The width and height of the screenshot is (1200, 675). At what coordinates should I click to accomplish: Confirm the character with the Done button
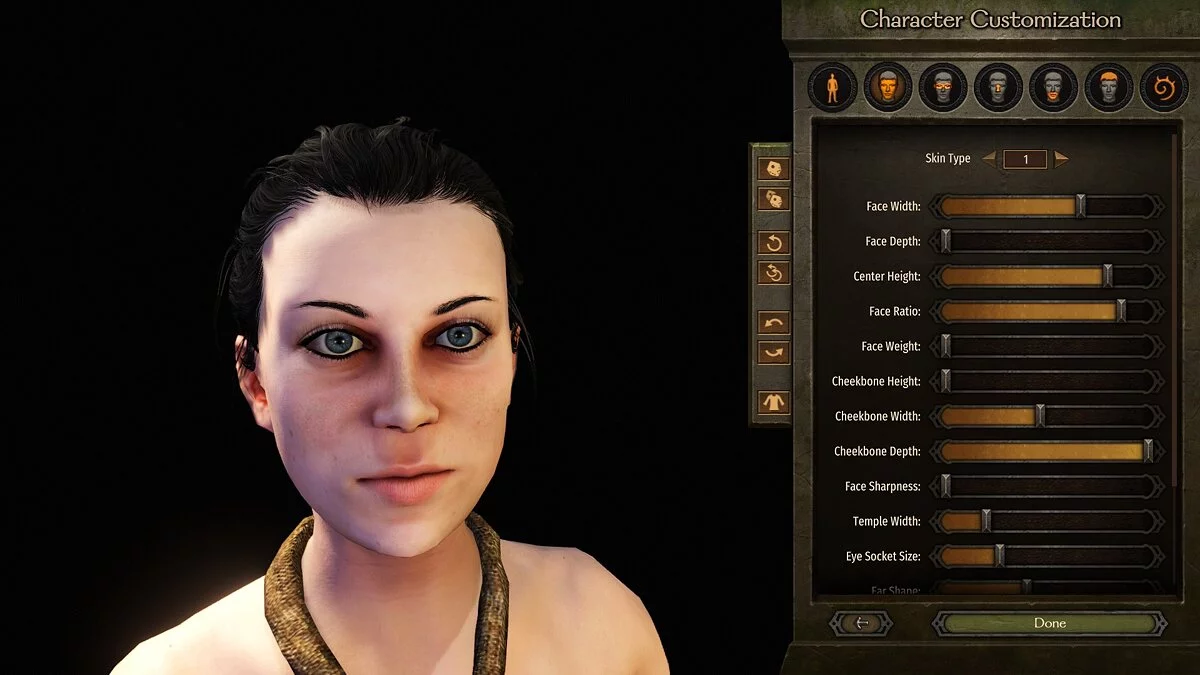click(x=1049, y=623)
